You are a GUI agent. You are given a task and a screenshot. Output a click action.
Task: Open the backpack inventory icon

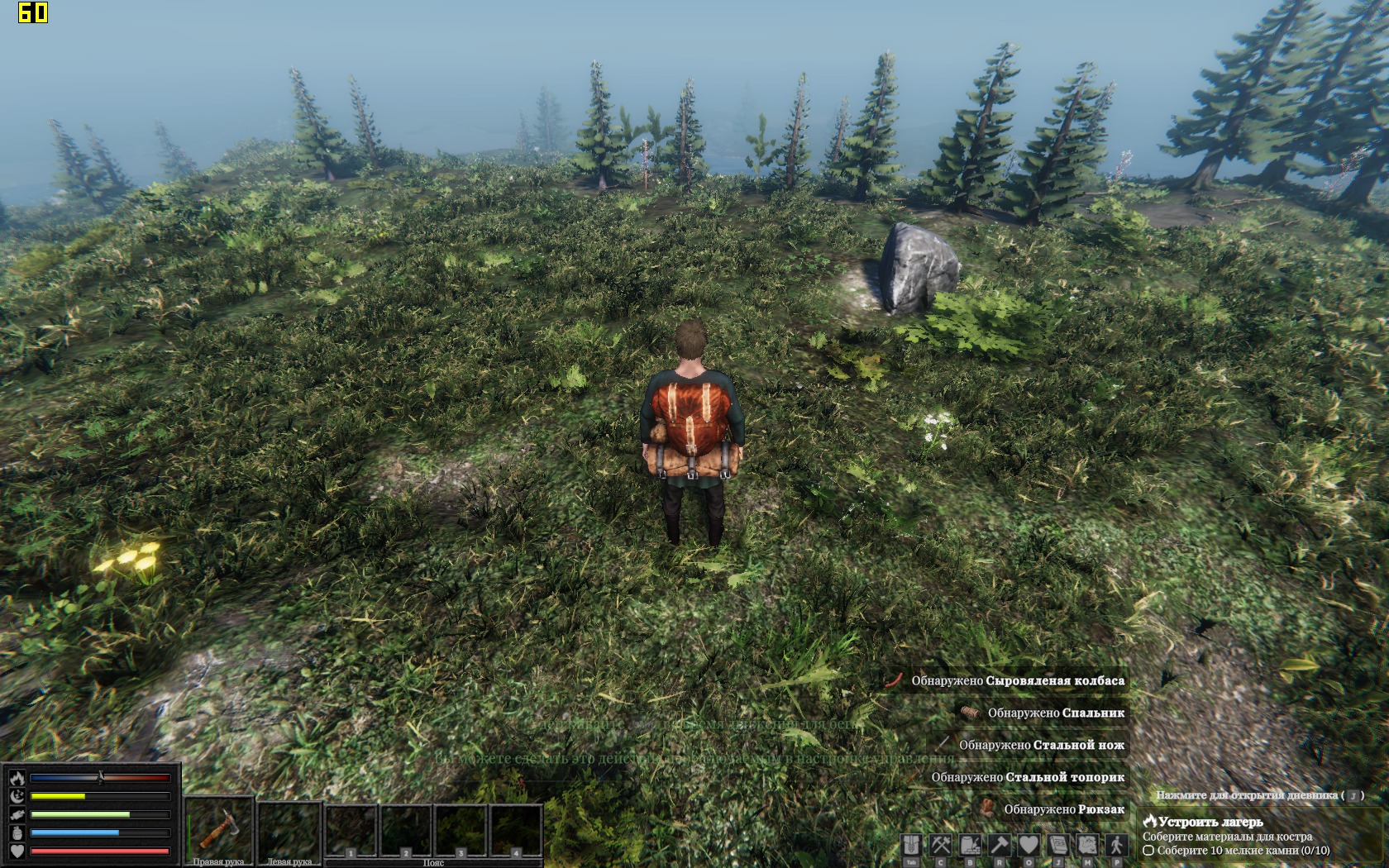click(x=911, y=845)
